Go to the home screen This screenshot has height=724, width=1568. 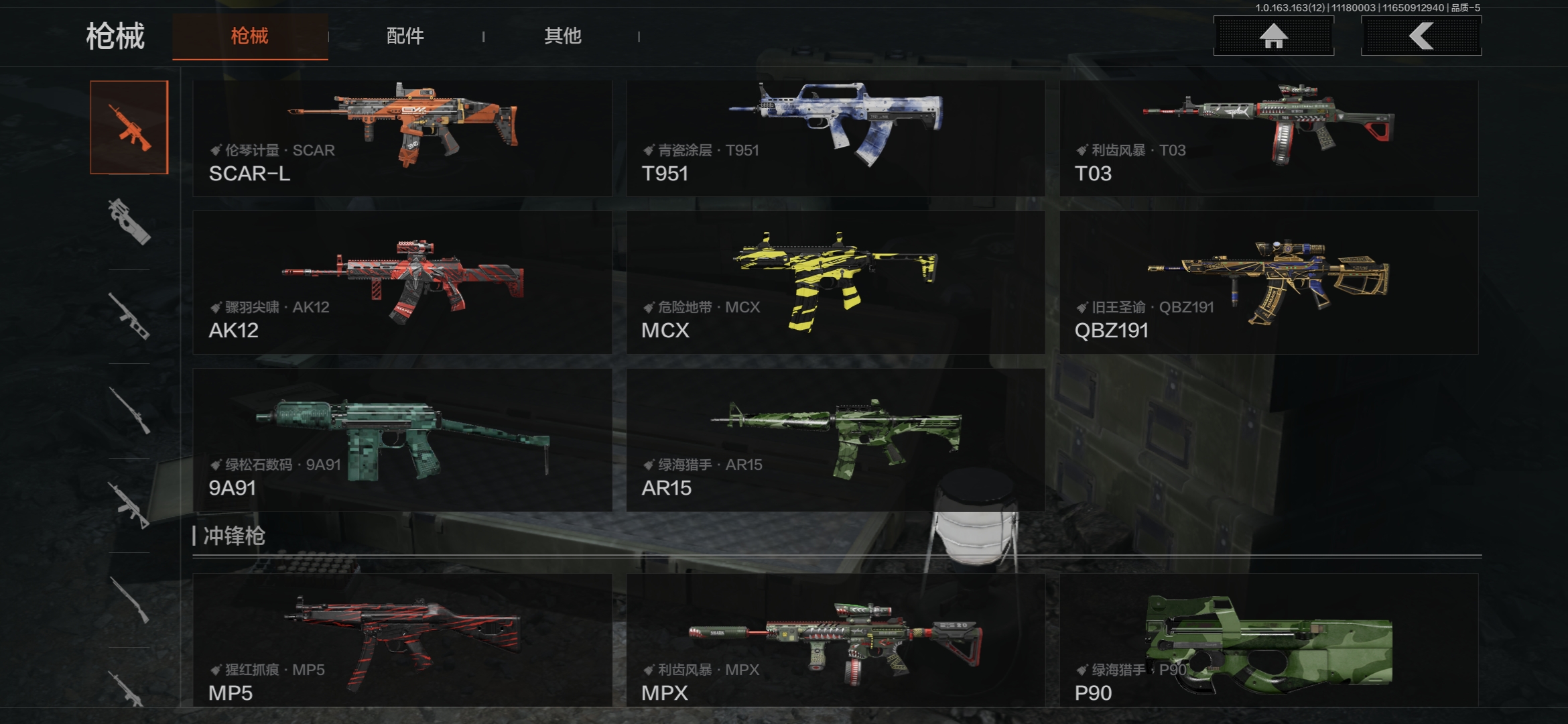point(1273,36)
